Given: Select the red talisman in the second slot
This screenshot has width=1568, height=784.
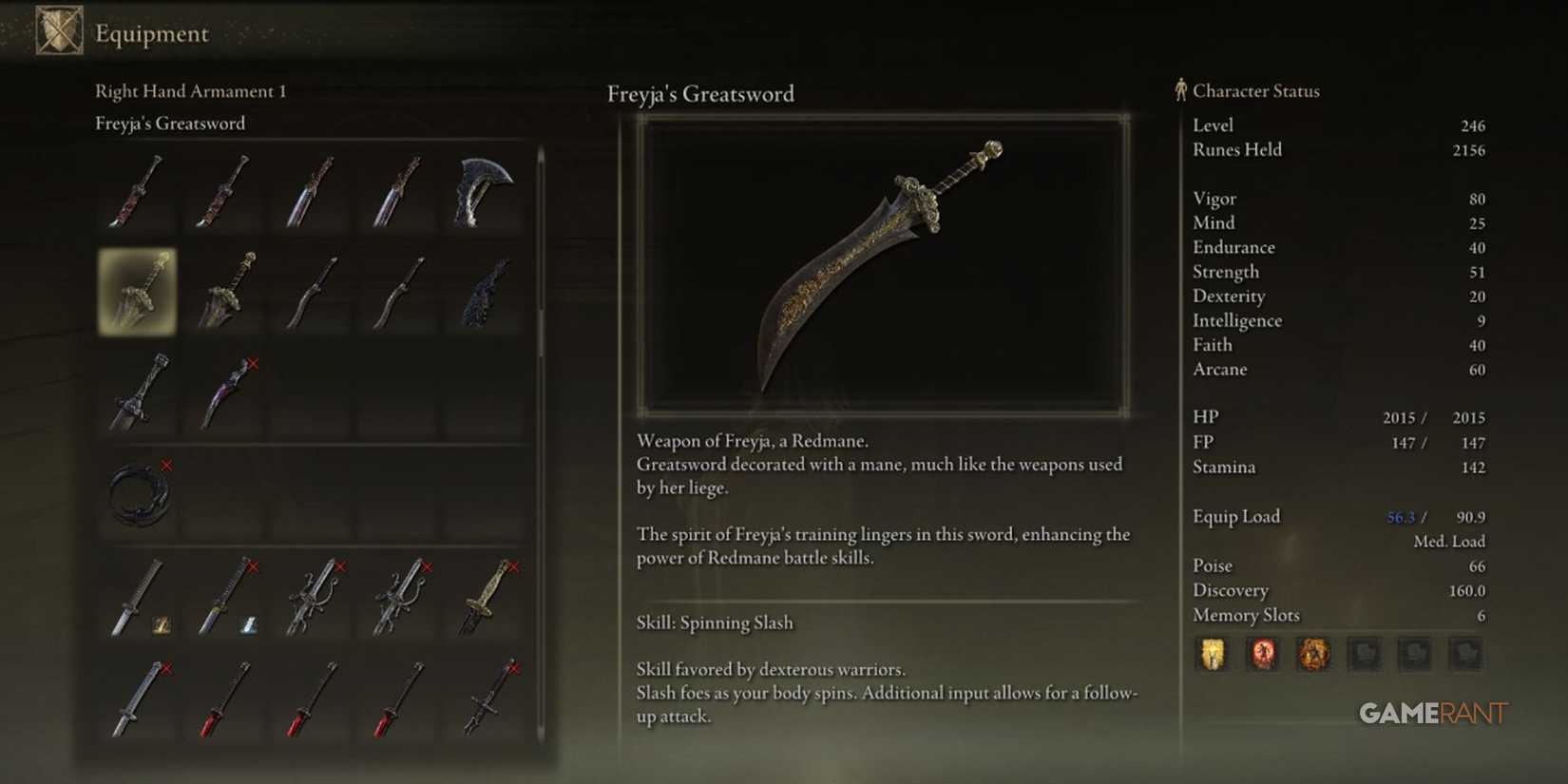Looking at the screenshot, I should (1261, 656).
